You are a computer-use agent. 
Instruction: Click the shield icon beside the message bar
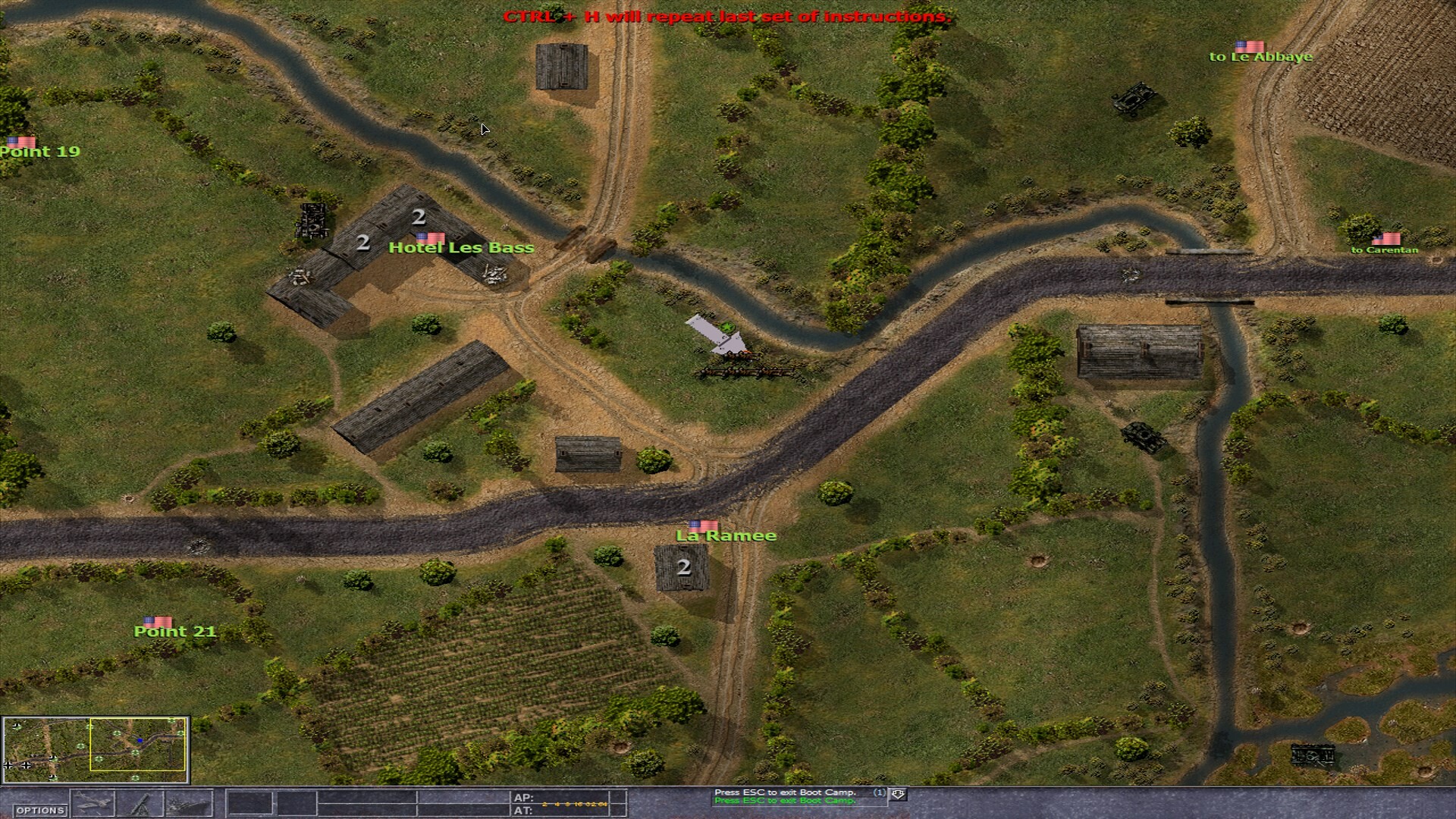point(899,794)
